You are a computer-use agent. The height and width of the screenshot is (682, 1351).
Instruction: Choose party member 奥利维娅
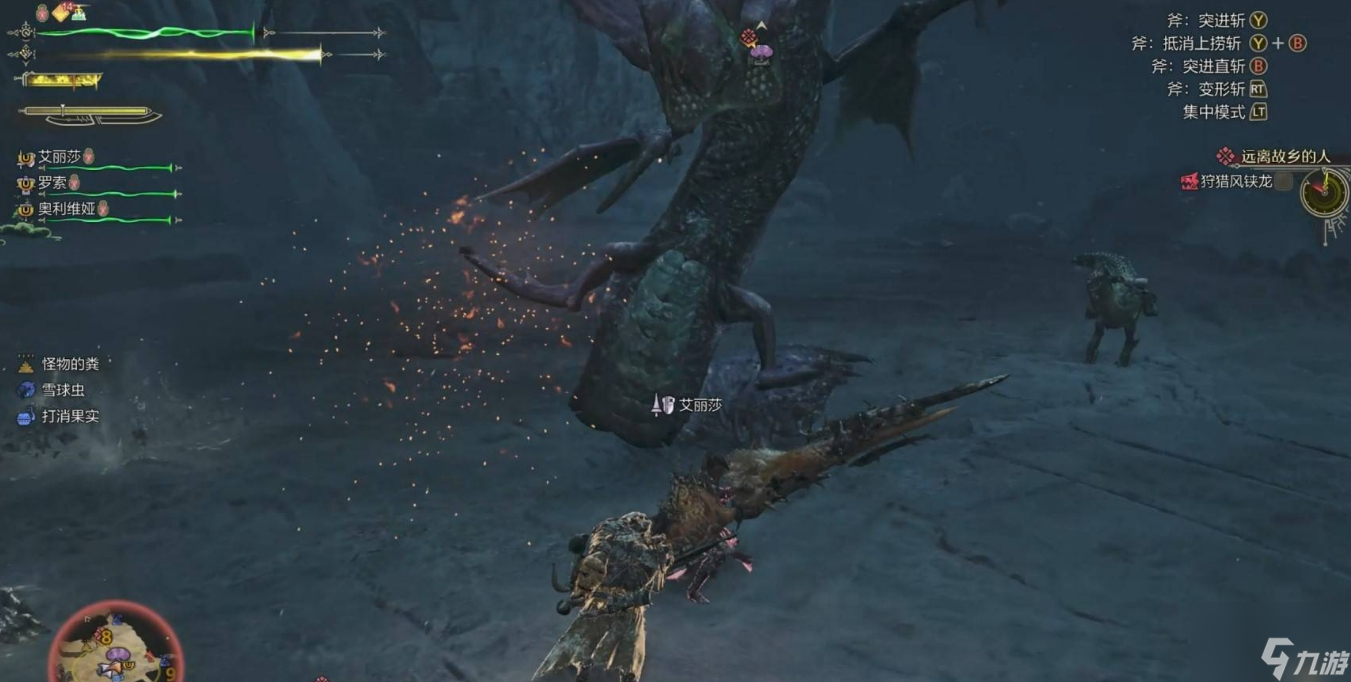click(x=66, y=209)
